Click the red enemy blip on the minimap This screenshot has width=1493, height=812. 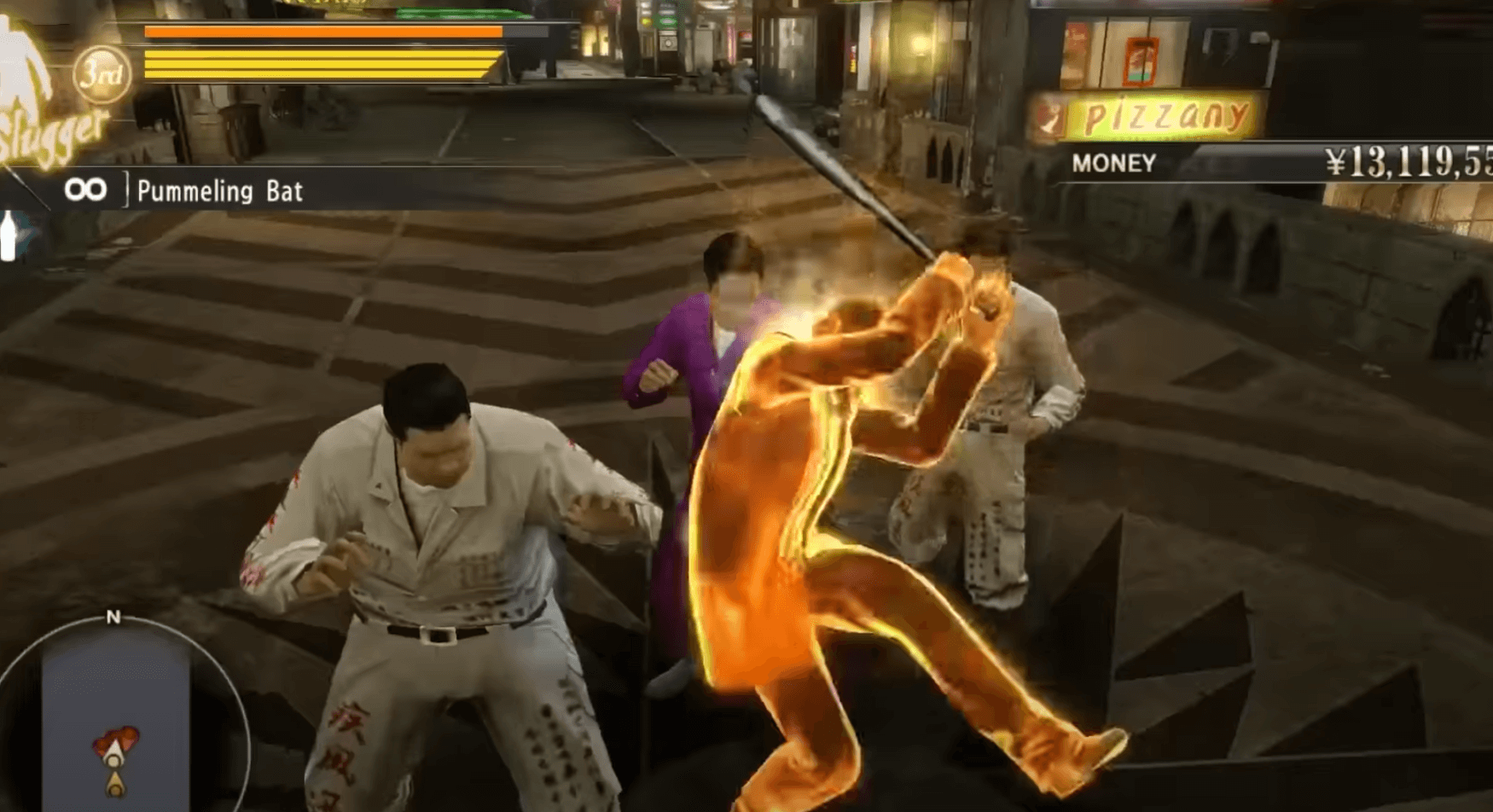coord(117,735)
